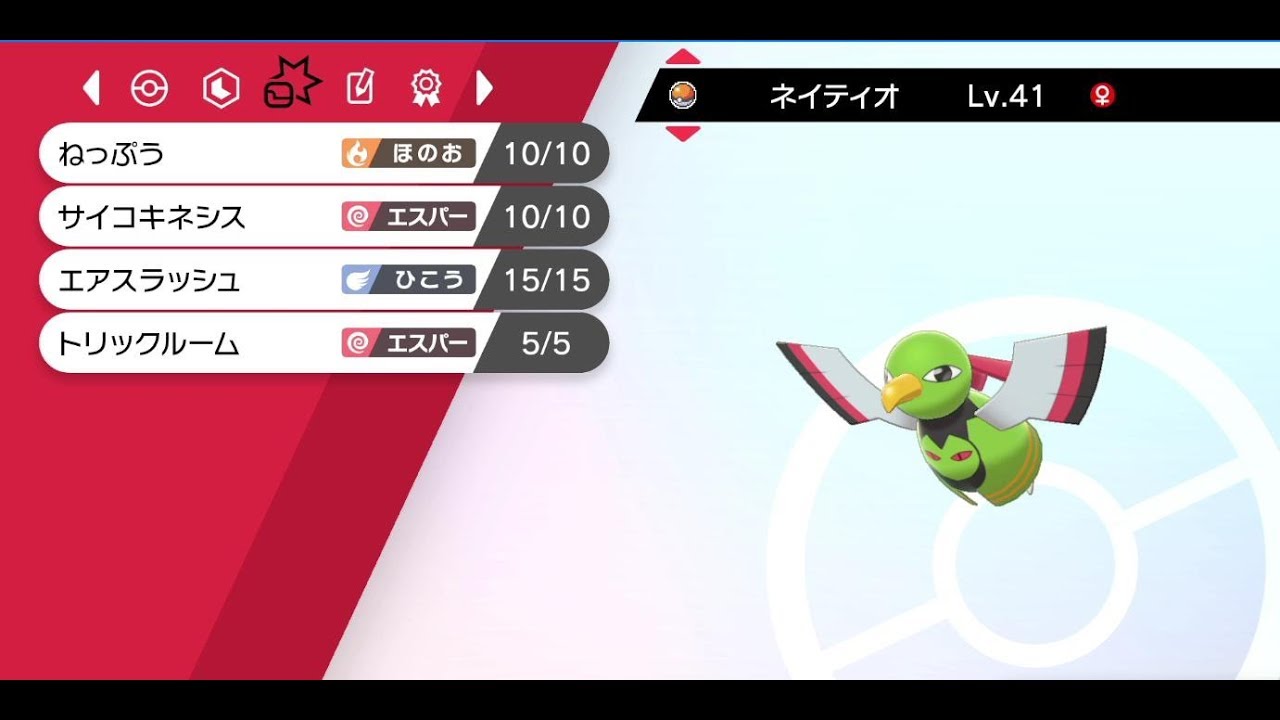Click the left arrow to view previous tab
Screen dimensions: 1280x720
tap(93, 88)
